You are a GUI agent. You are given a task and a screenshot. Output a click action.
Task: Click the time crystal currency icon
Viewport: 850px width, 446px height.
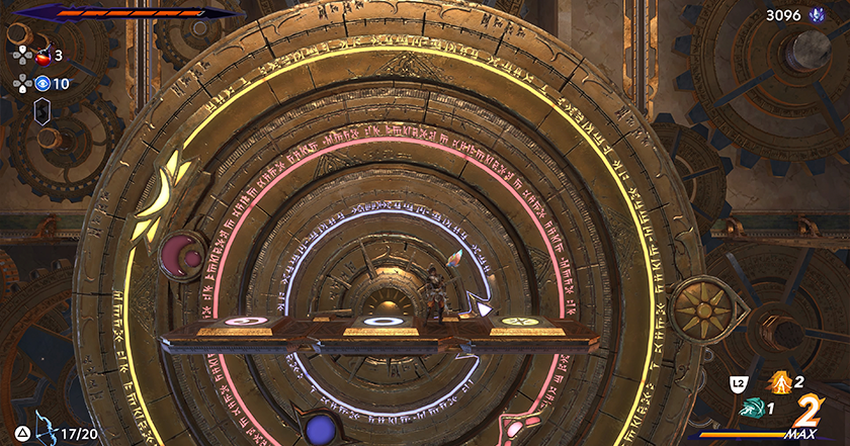tap(816, 15)
